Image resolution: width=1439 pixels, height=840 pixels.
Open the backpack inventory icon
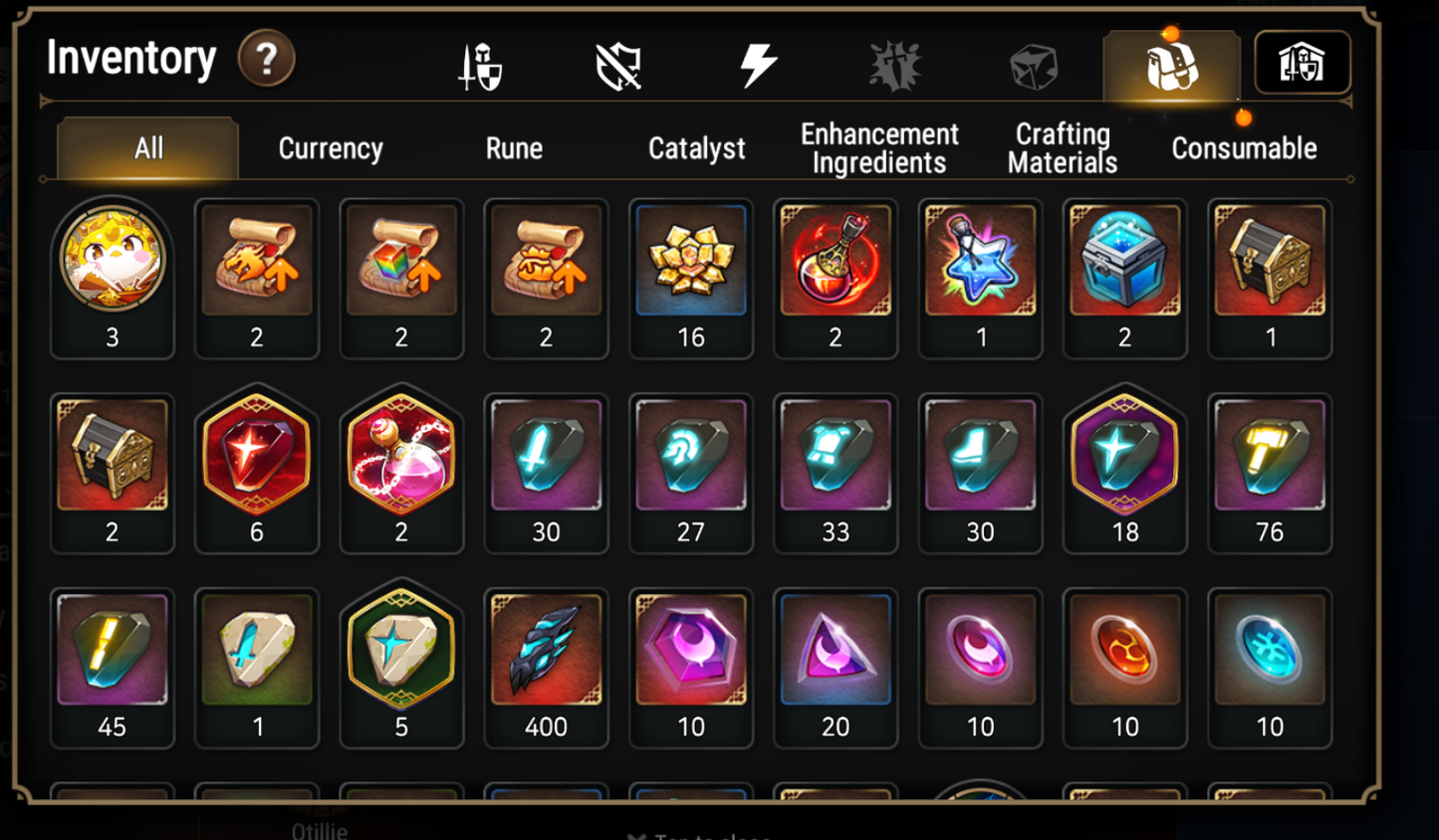[x=1170, y=65]
